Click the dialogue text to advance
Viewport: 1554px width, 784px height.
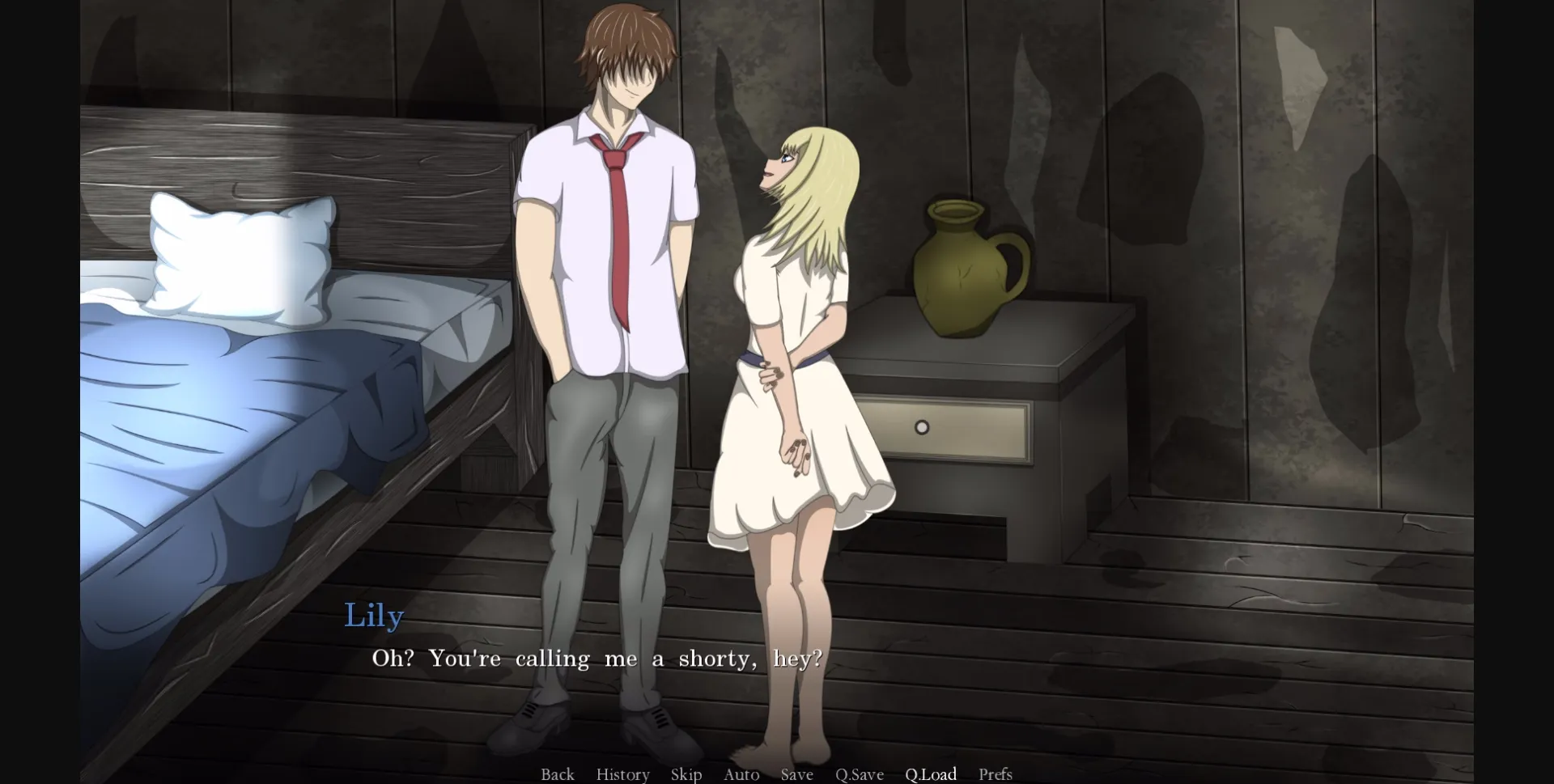click(599, 658)
